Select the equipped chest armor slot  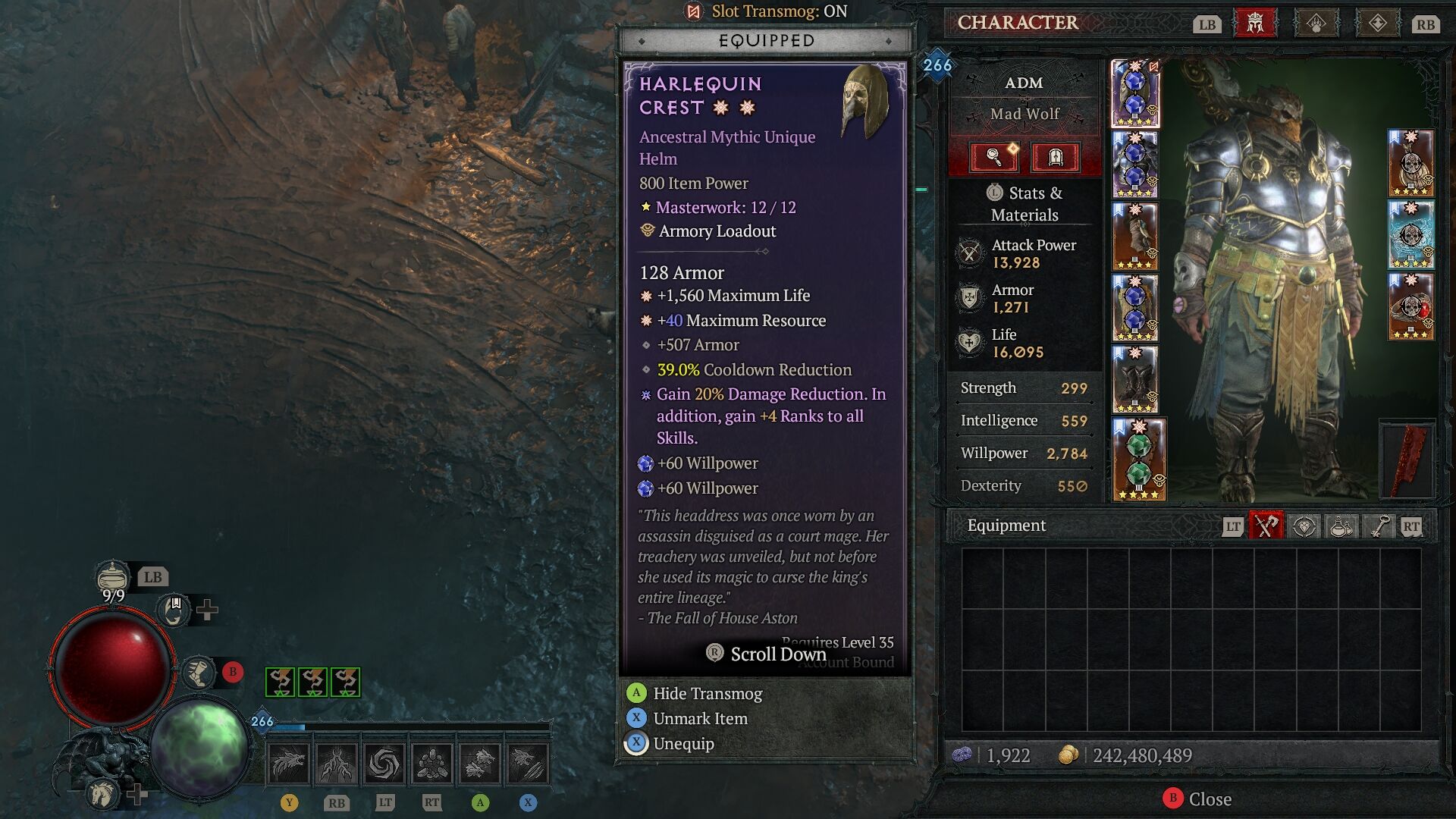[1135, 165]
